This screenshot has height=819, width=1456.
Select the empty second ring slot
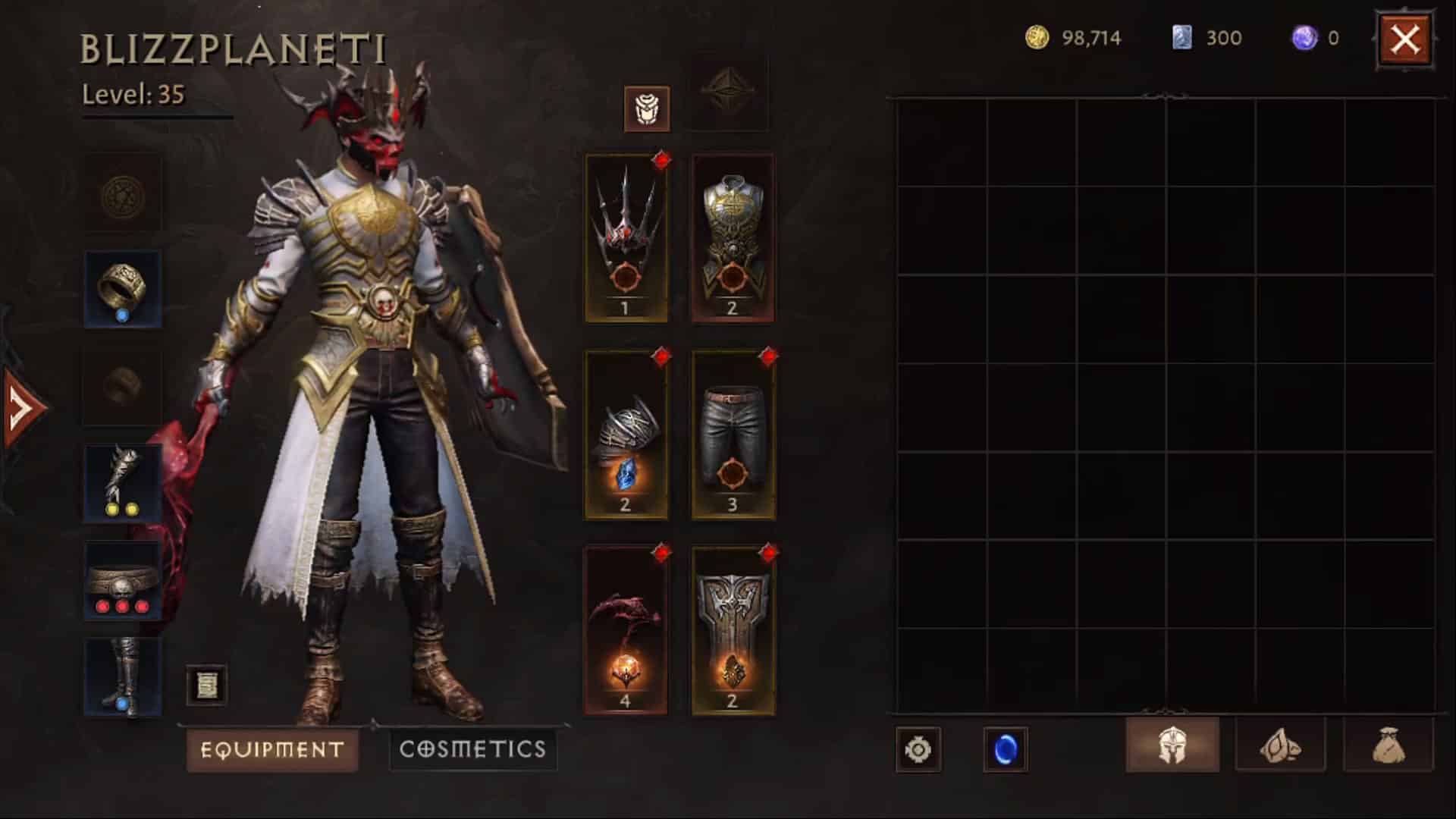point(123,388)
